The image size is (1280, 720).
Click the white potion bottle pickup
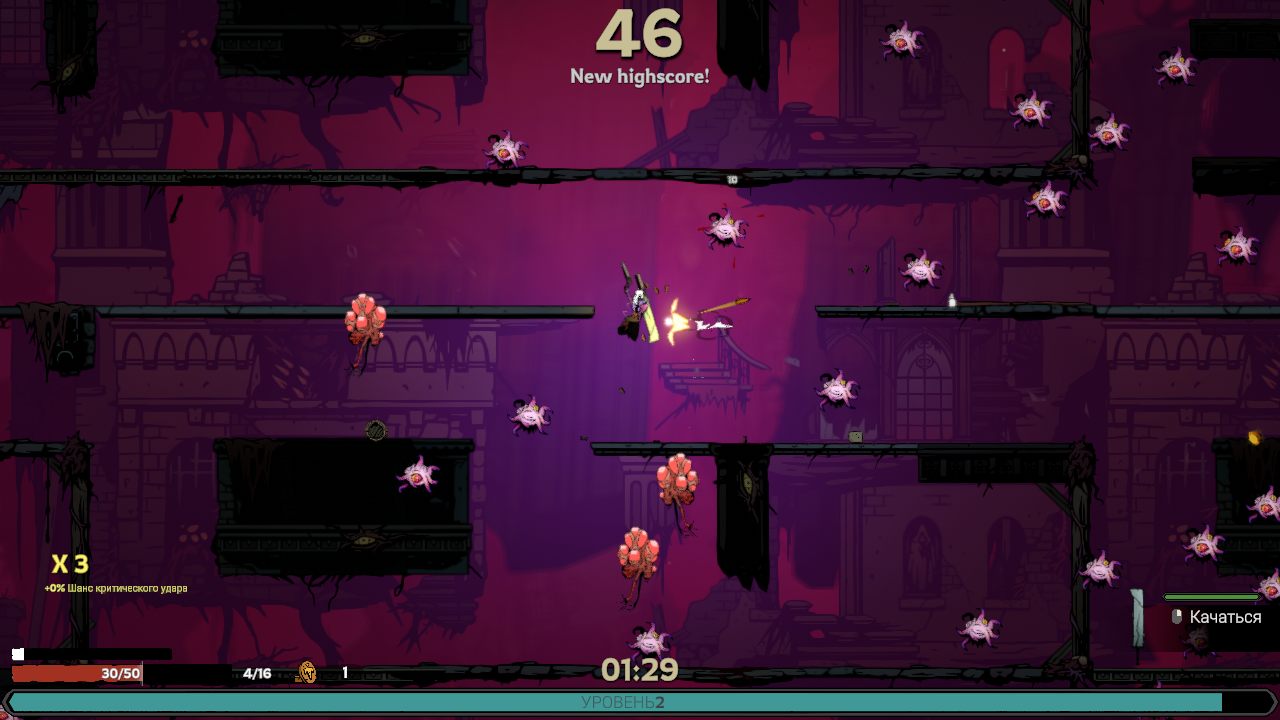coord(951,299)
